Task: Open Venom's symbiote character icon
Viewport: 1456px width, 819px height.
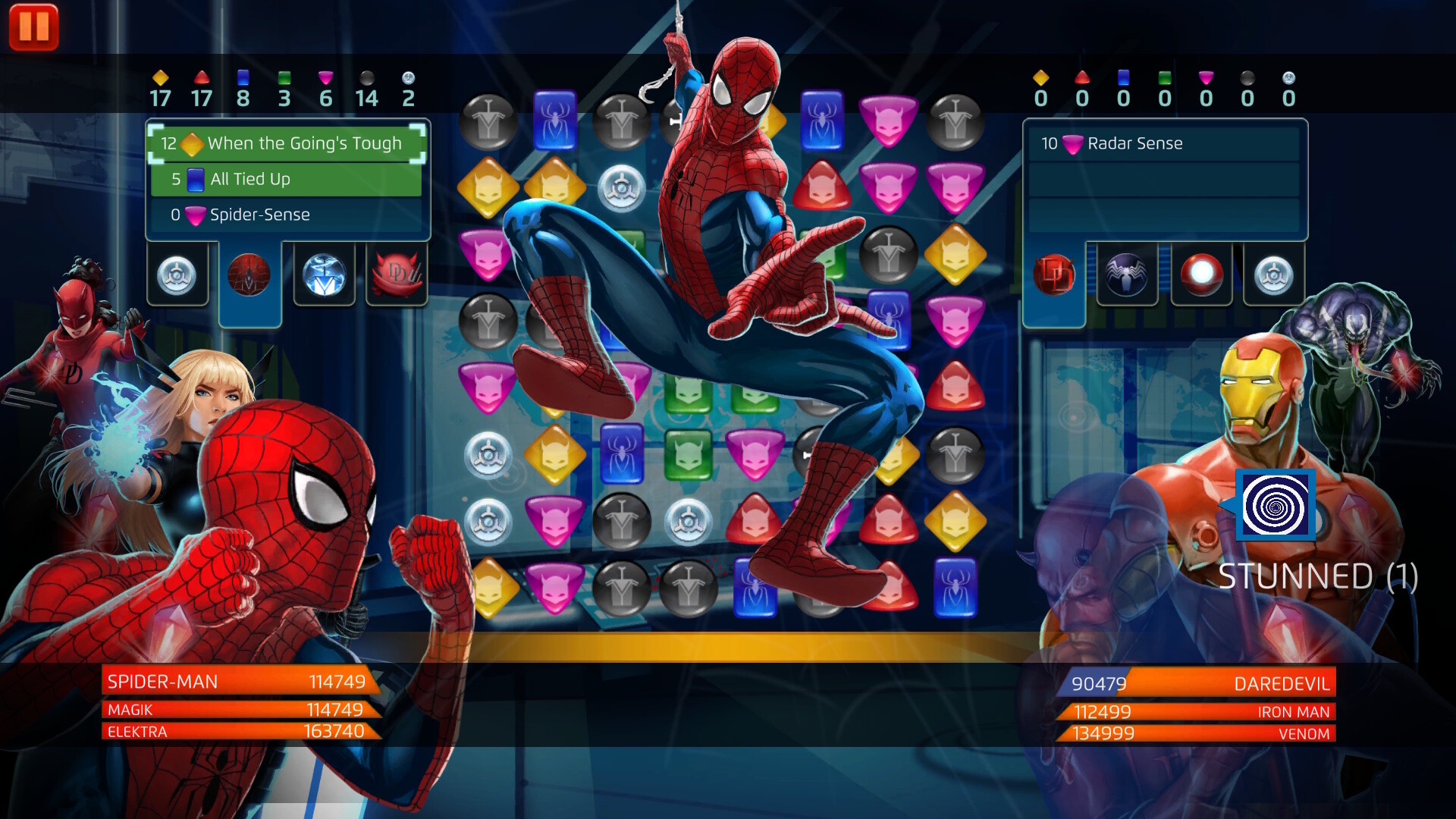Action: 1127,275
